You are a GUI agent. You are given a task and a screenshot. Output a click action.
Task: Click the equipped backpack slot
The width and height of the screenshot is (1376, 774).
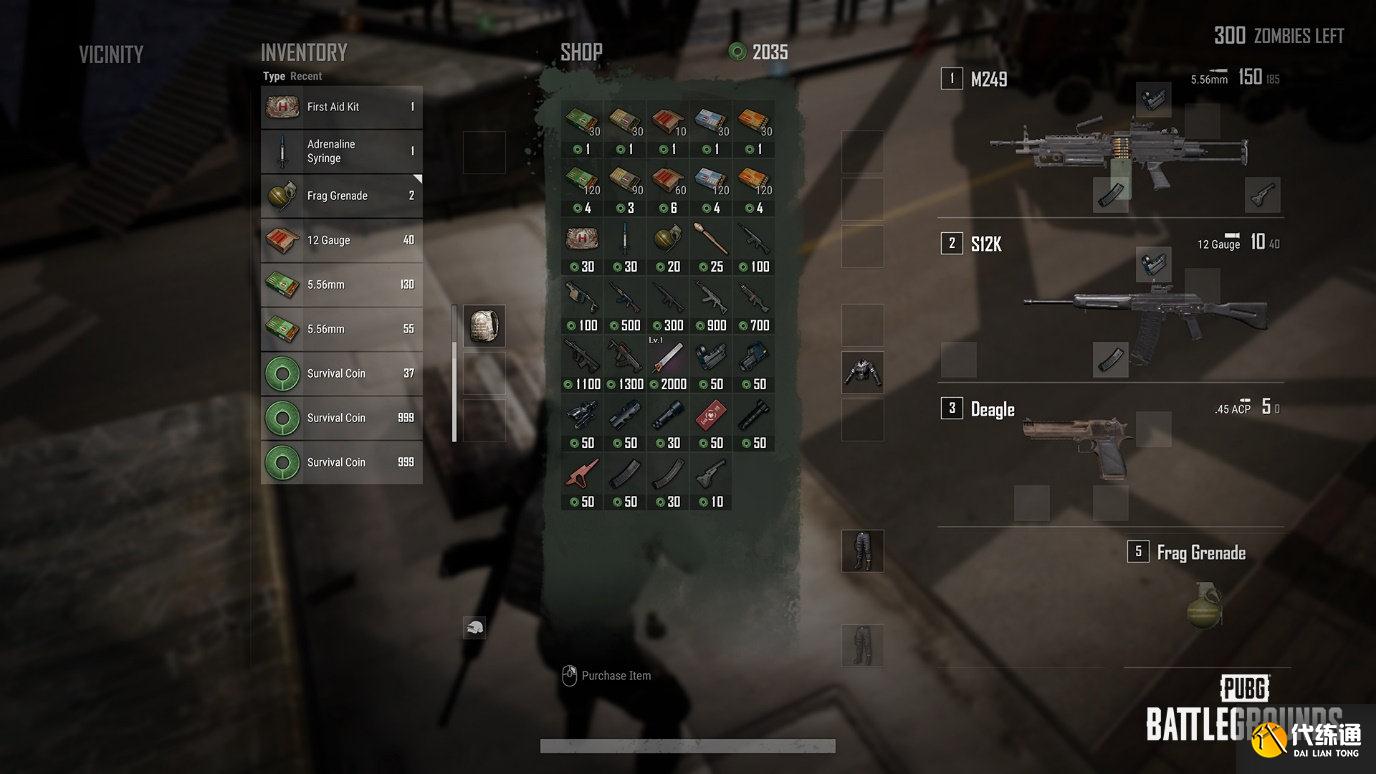click(484, 326)
